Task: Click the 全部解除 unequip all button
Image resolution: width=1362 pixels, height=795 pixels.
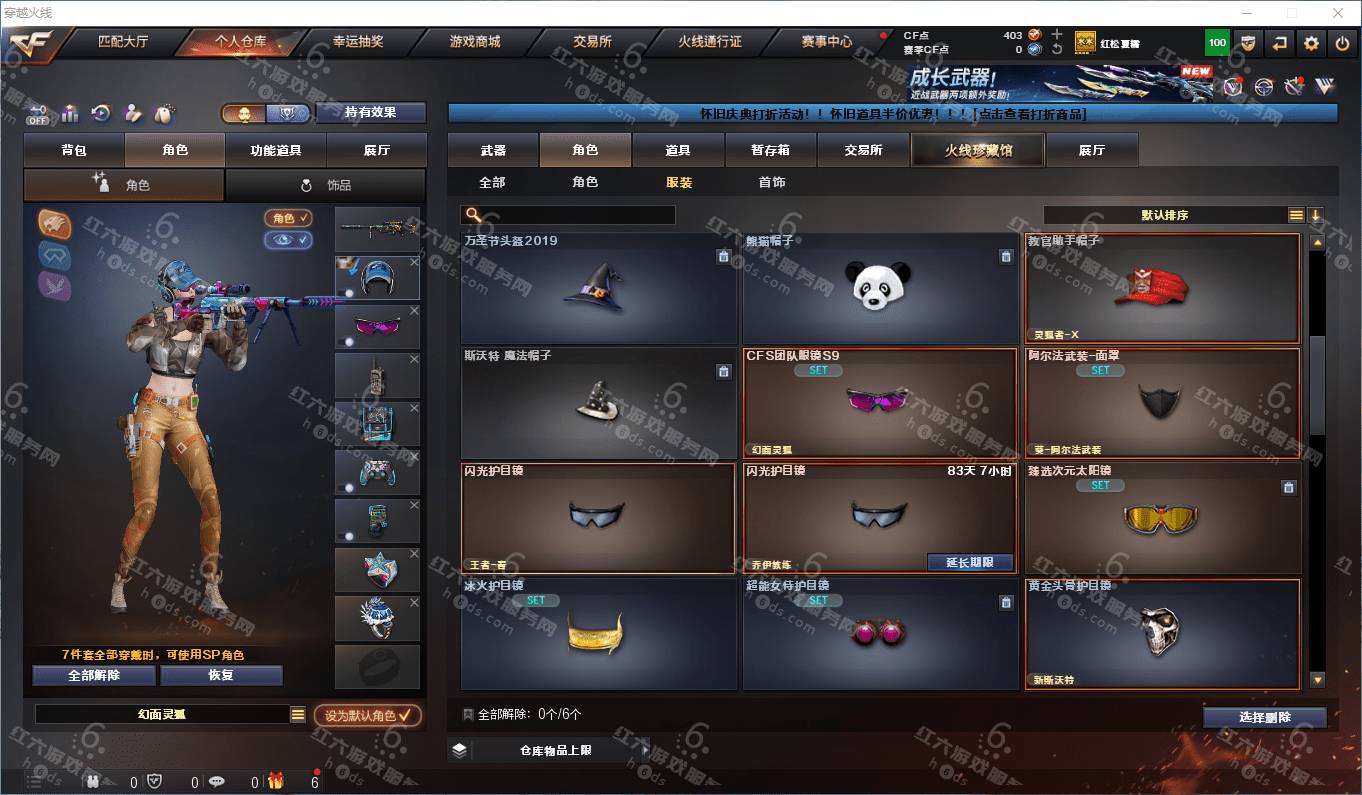Action: coord(94,675)
